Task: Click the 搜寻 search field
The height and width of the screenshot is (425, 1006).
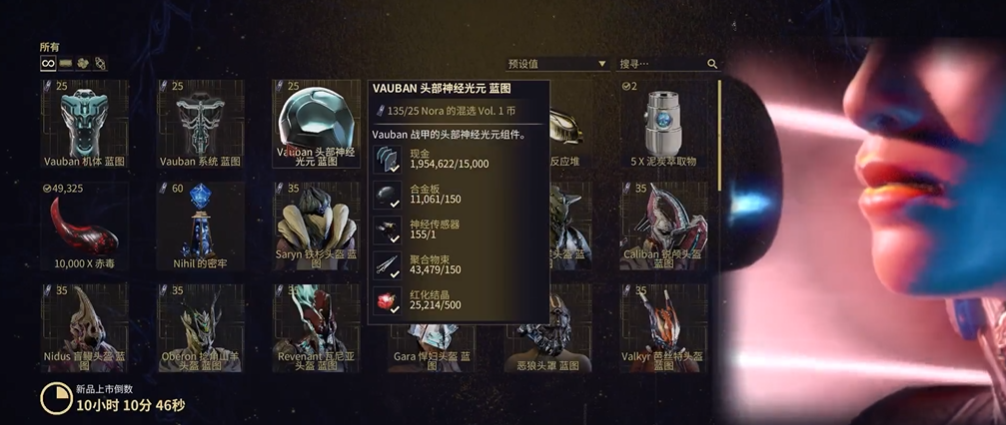Action: click(x=660, y=64)
